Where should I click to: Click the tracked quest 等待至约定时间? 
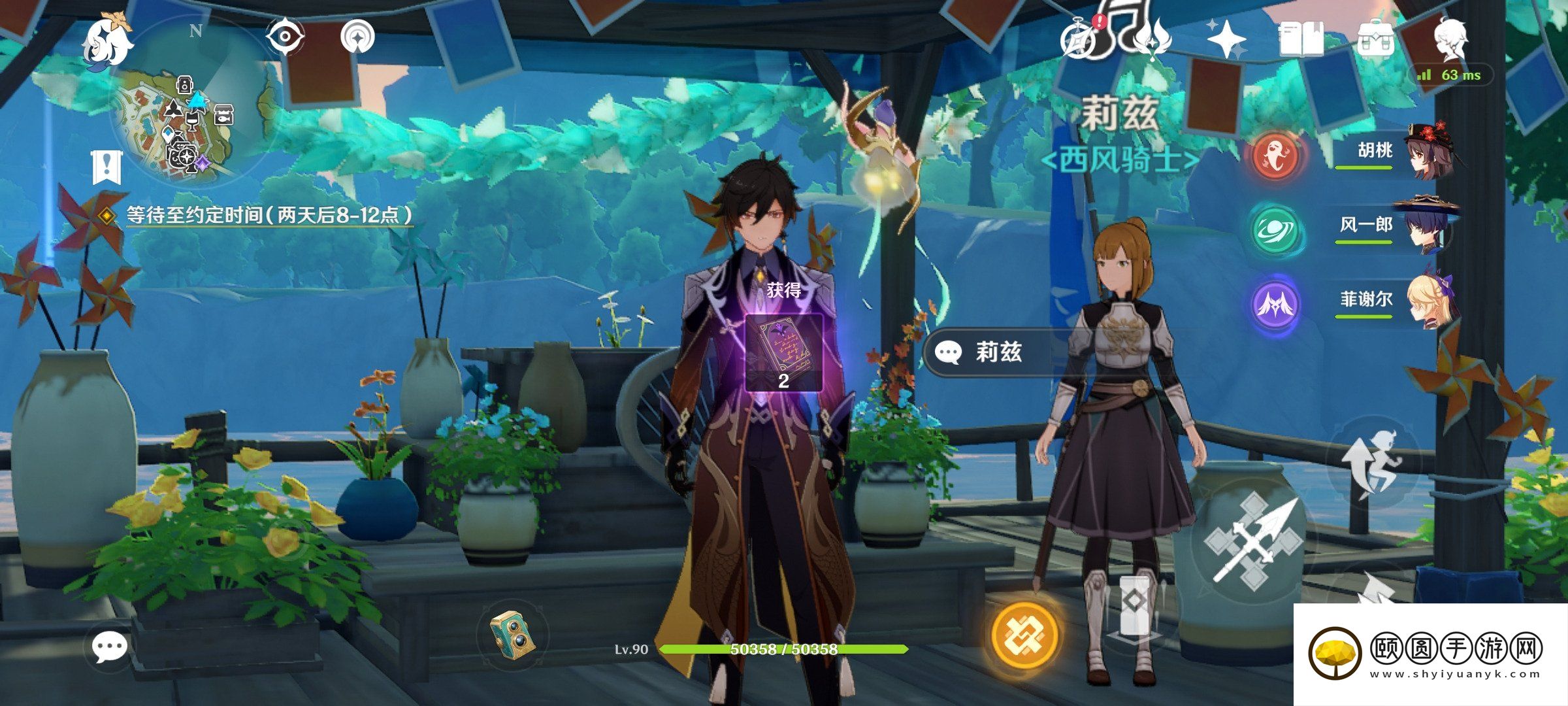269,215
